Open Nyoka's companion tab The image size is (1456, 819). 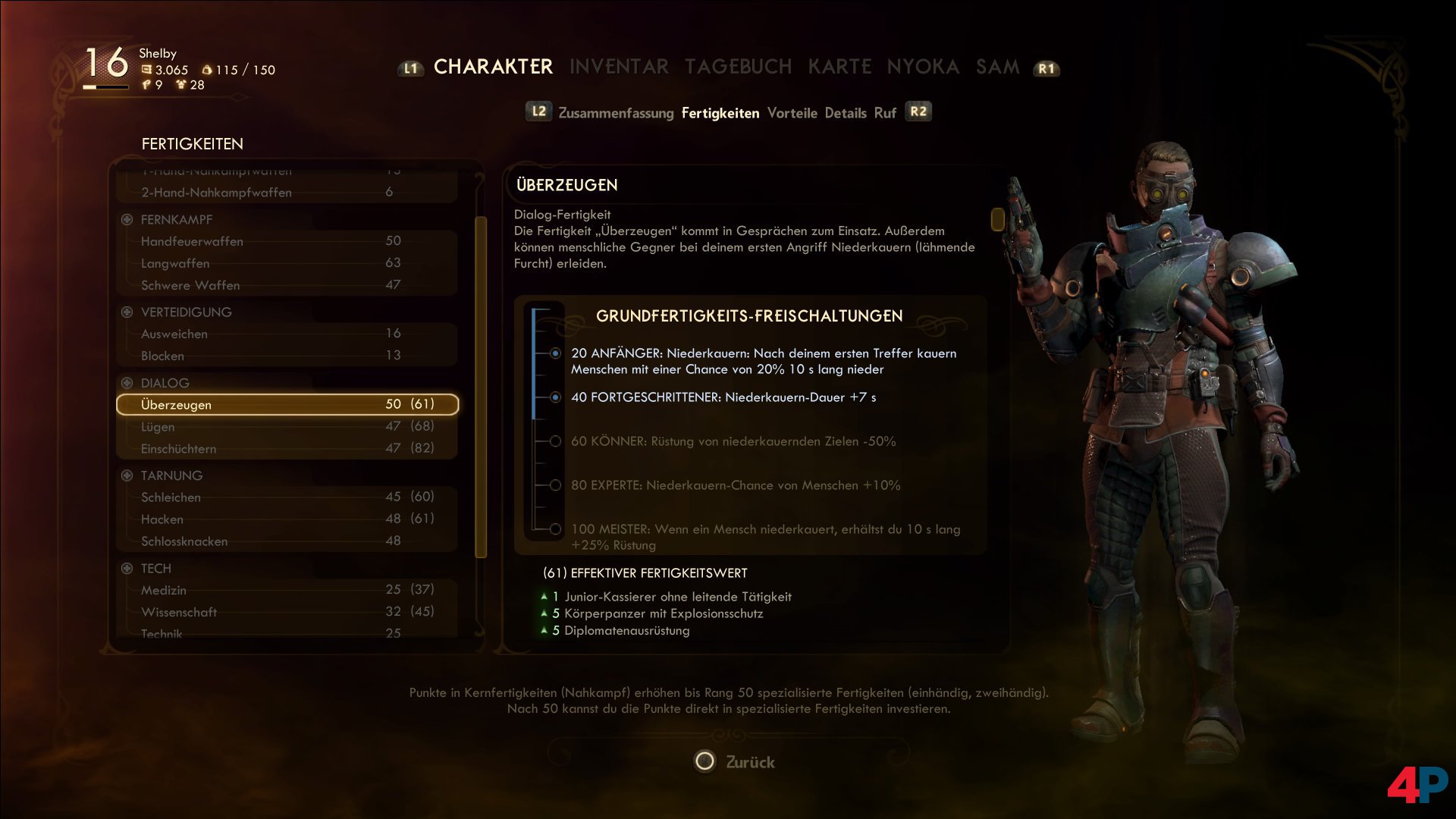pyautogui.click(x=923, y=67)
